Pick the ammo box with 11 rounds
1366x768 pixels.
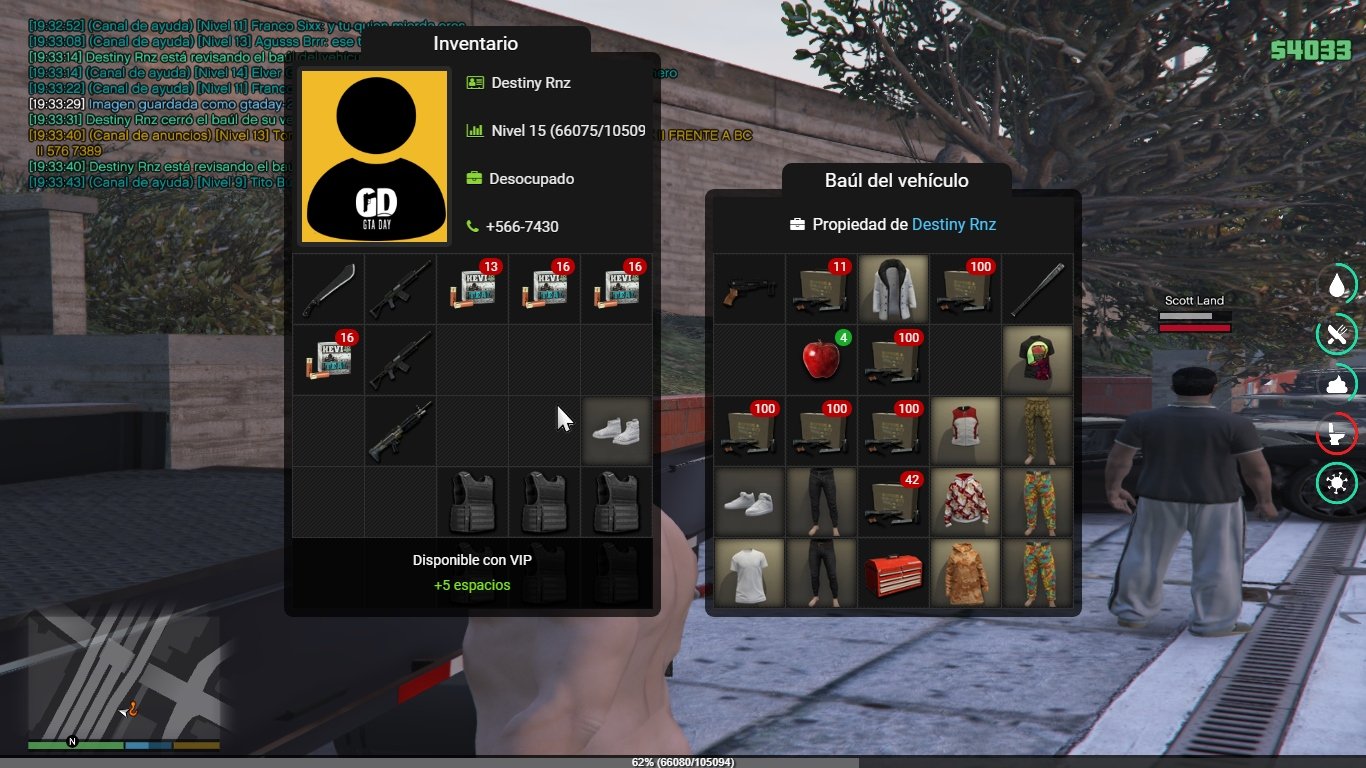coord(821,289)
